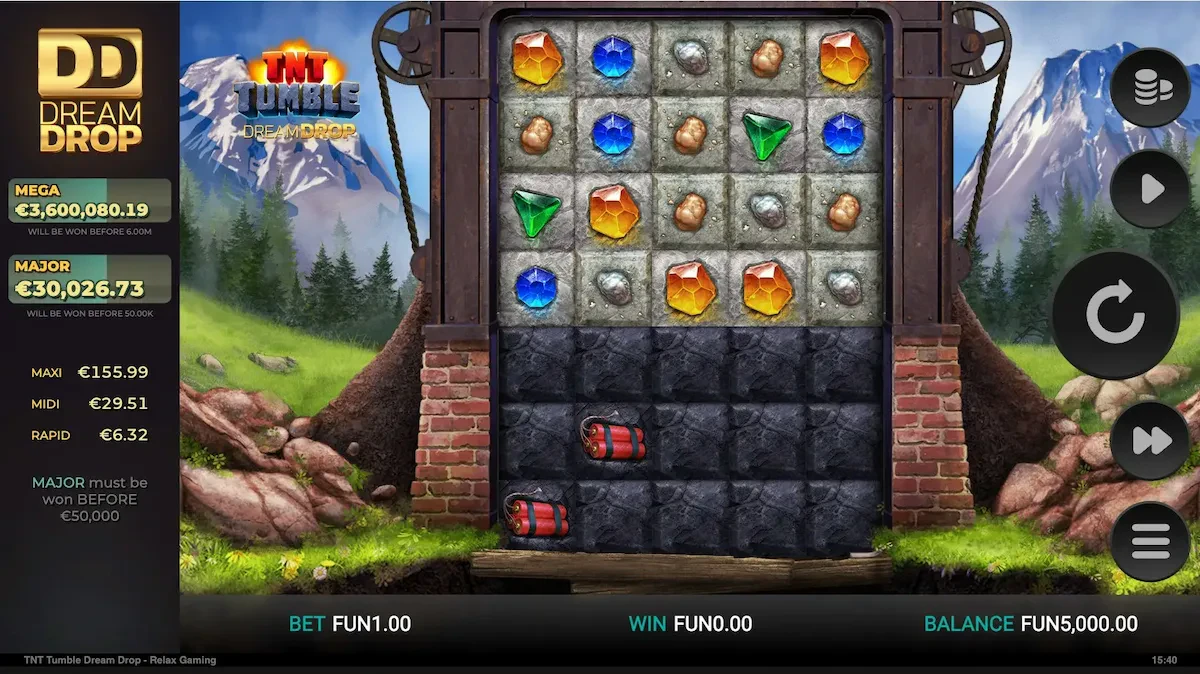This screenshot has width=1200, height=674.
Task: Spin the reels with the circular arrow button
Action: [1115, 314]
